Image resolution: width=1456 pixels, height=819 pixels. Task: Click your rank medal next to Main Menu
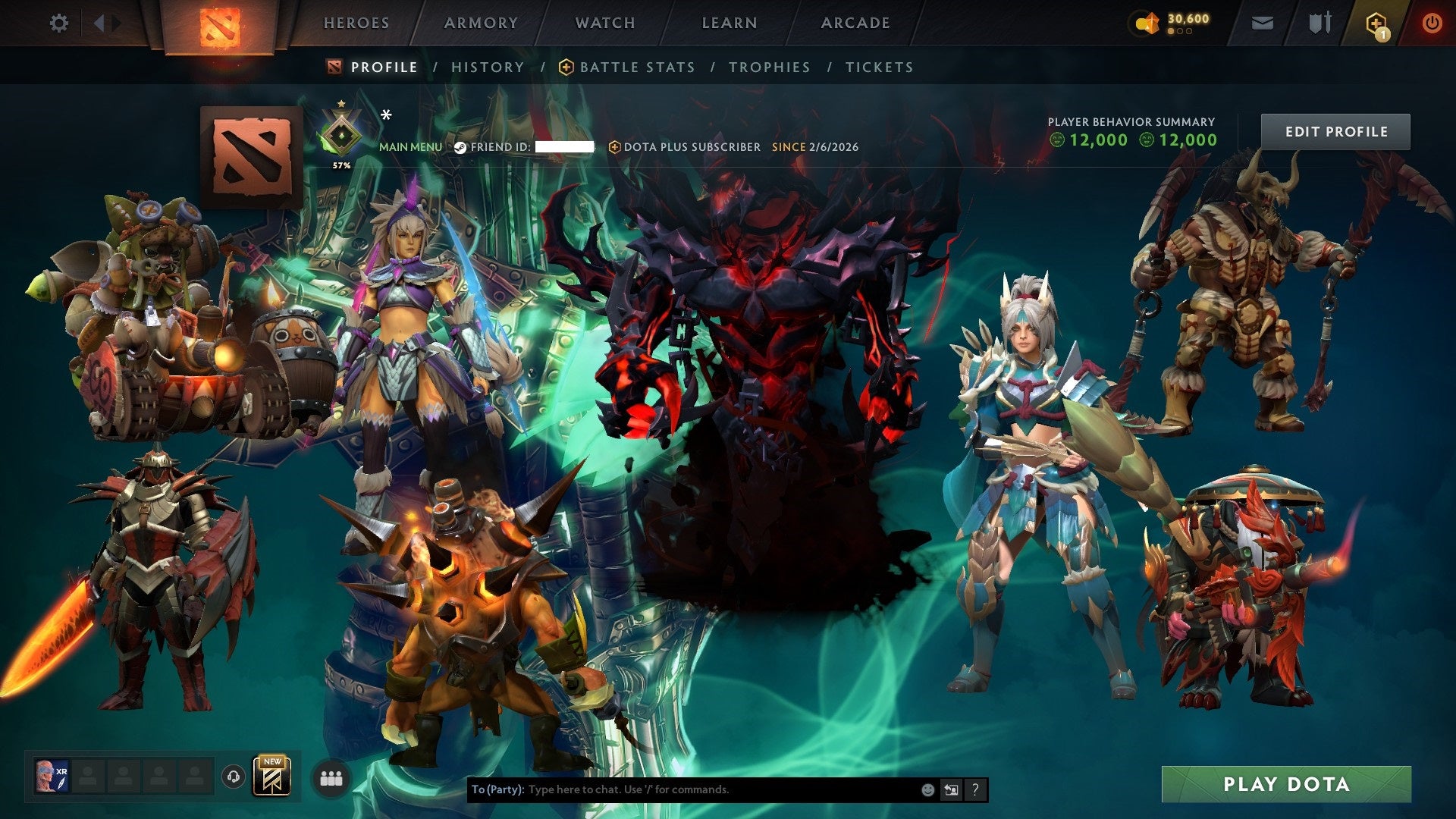click(x=342, y=133)
